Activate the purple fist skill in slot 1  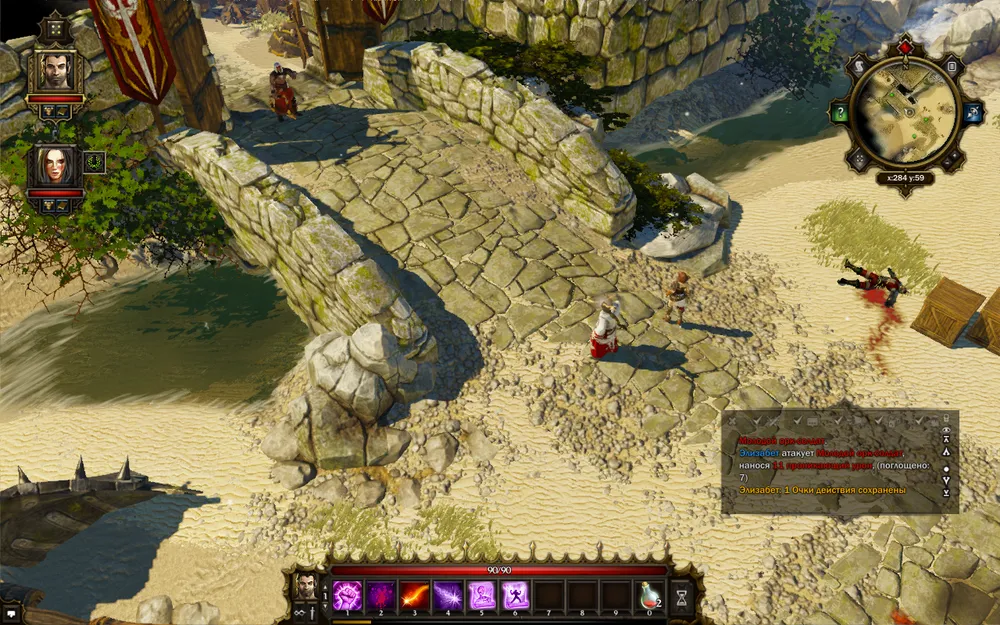[346, 594]
